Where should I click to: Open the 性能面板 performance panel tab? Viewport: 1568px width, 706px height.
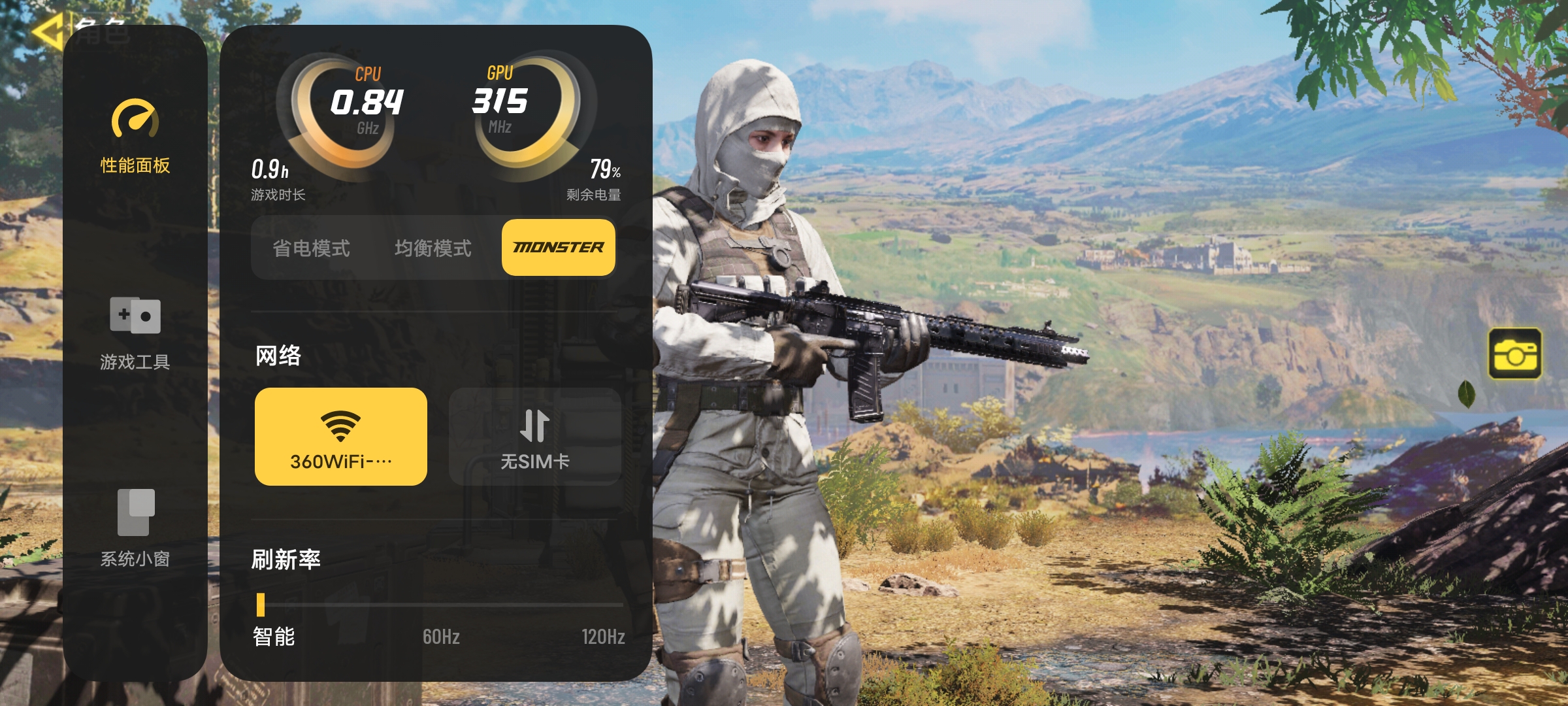[x=135, y=136]
